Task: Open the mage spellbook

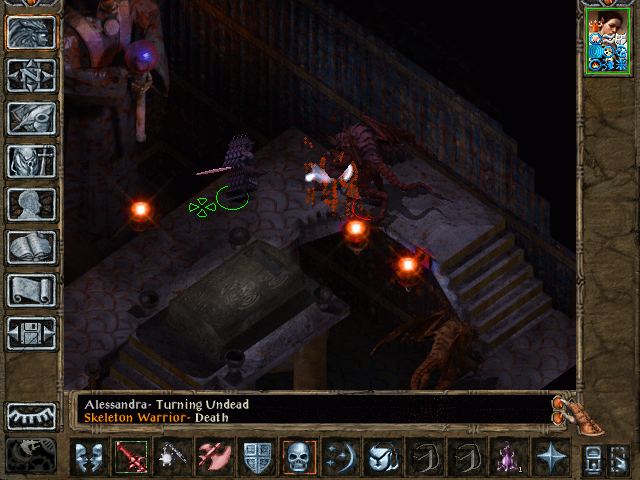Action: (31, 247)
